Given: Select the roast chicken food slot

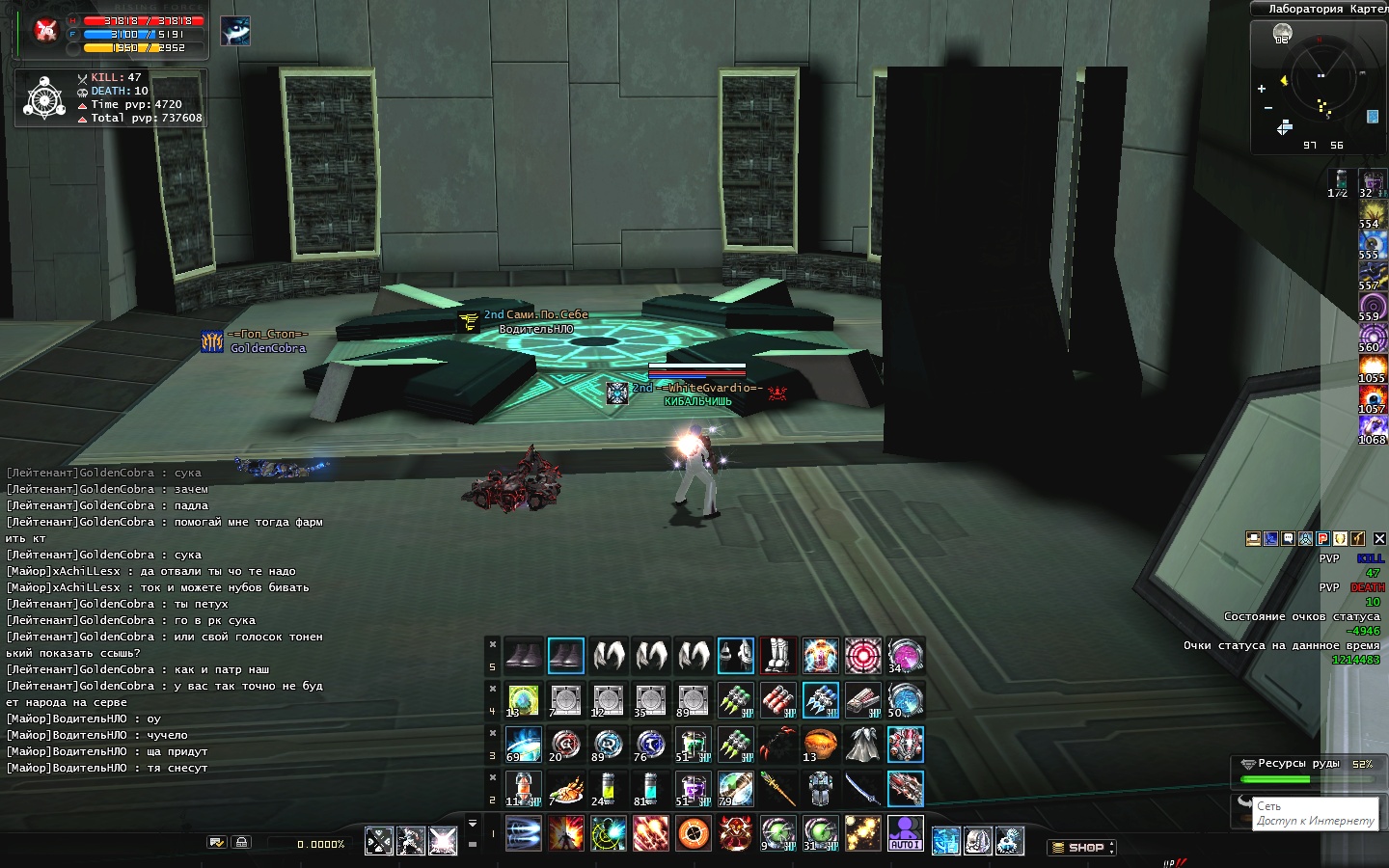Looking at the screenshot, I should click(x=565, y=789).
